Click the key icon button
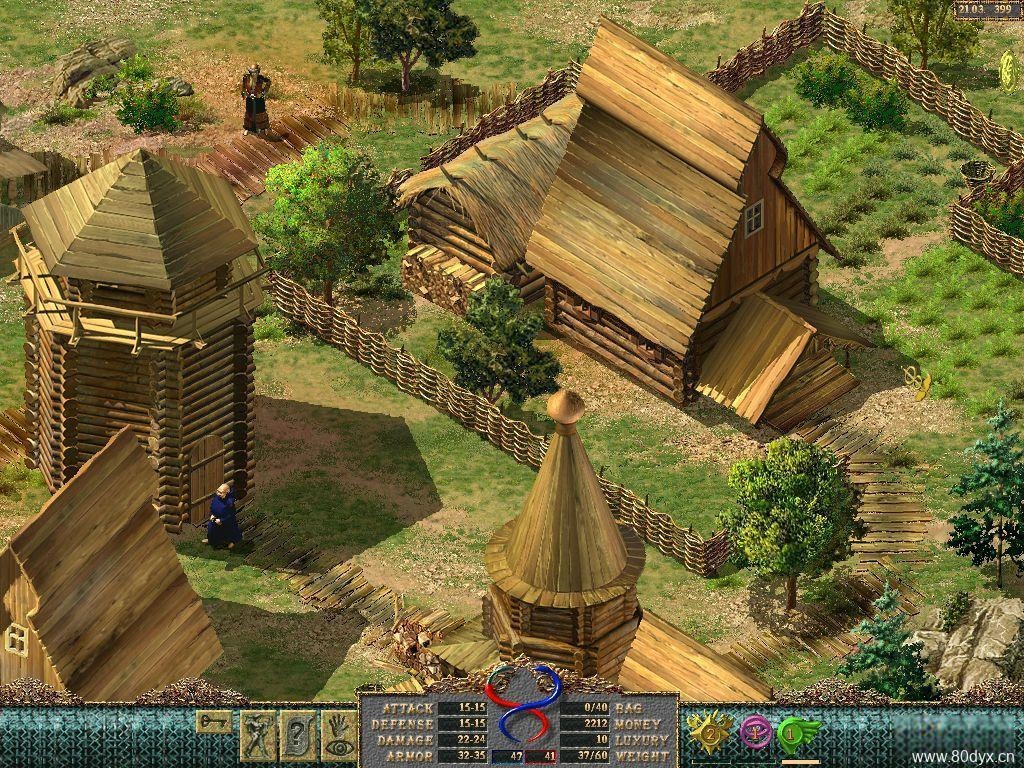Screen dimensions: 1024x768 tap(213, 721)
